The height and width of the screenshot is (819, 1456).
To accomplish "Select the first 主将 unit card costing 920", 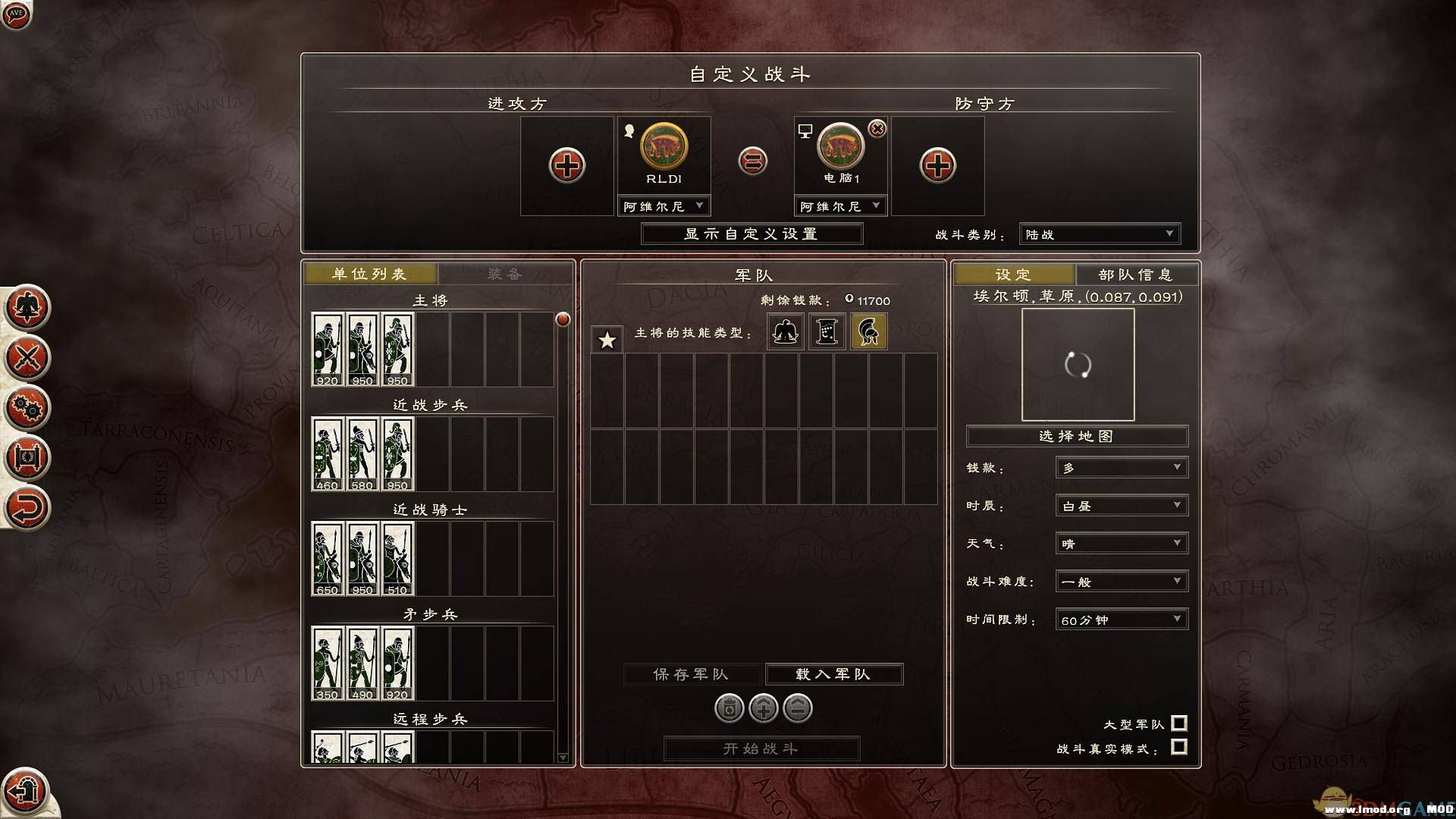I will 327,347.
